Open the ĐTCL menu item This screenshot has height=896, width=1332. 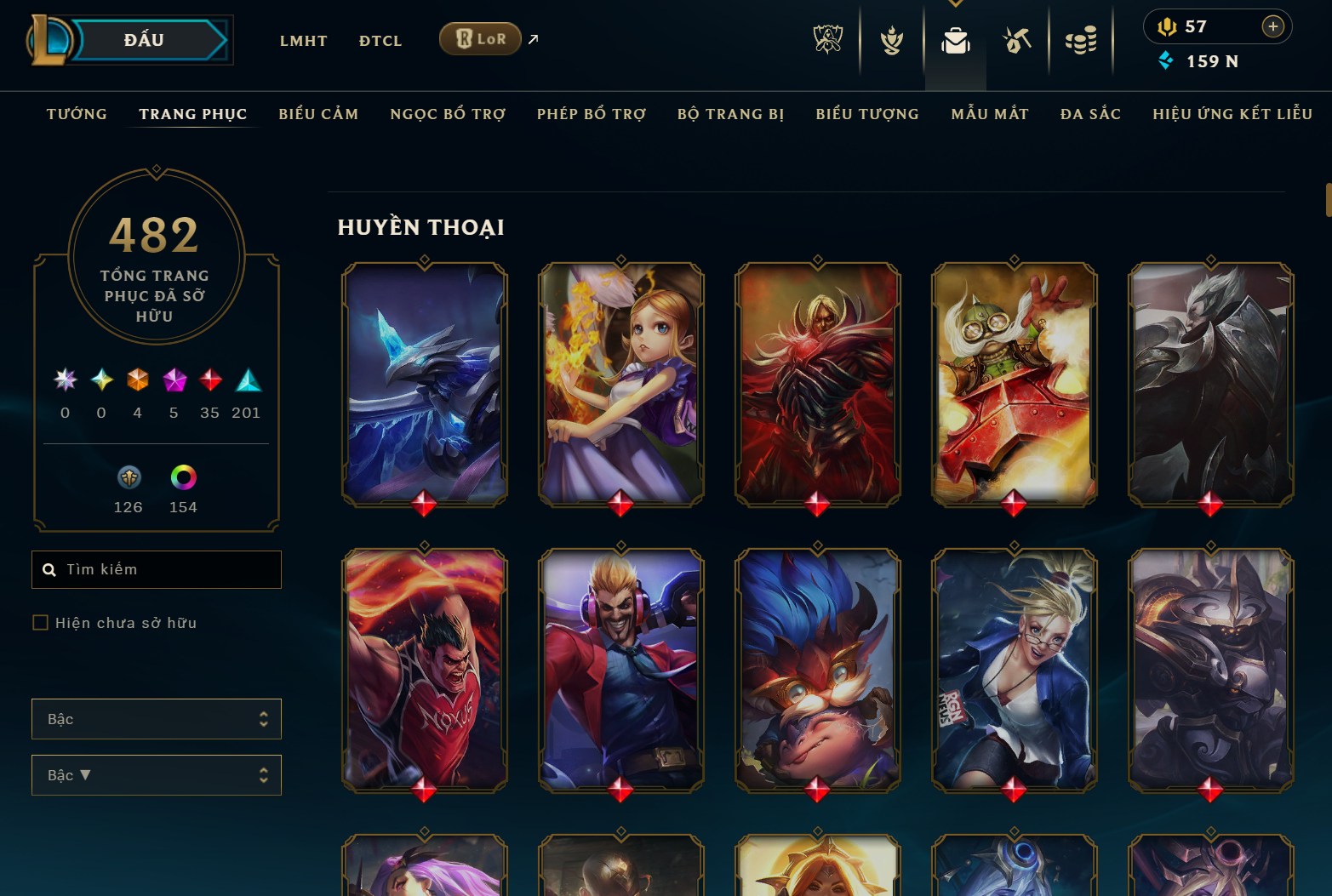pyautogui.click(x=380, y=40)
